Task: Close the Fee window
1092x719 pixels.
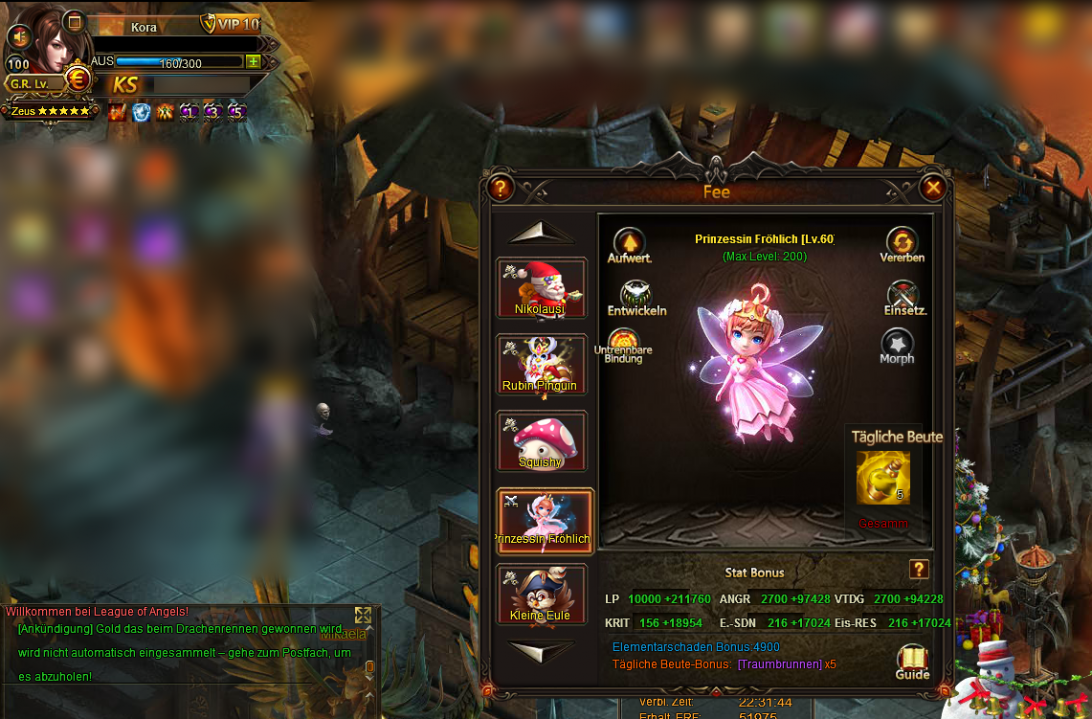Action: coord(932,187)
